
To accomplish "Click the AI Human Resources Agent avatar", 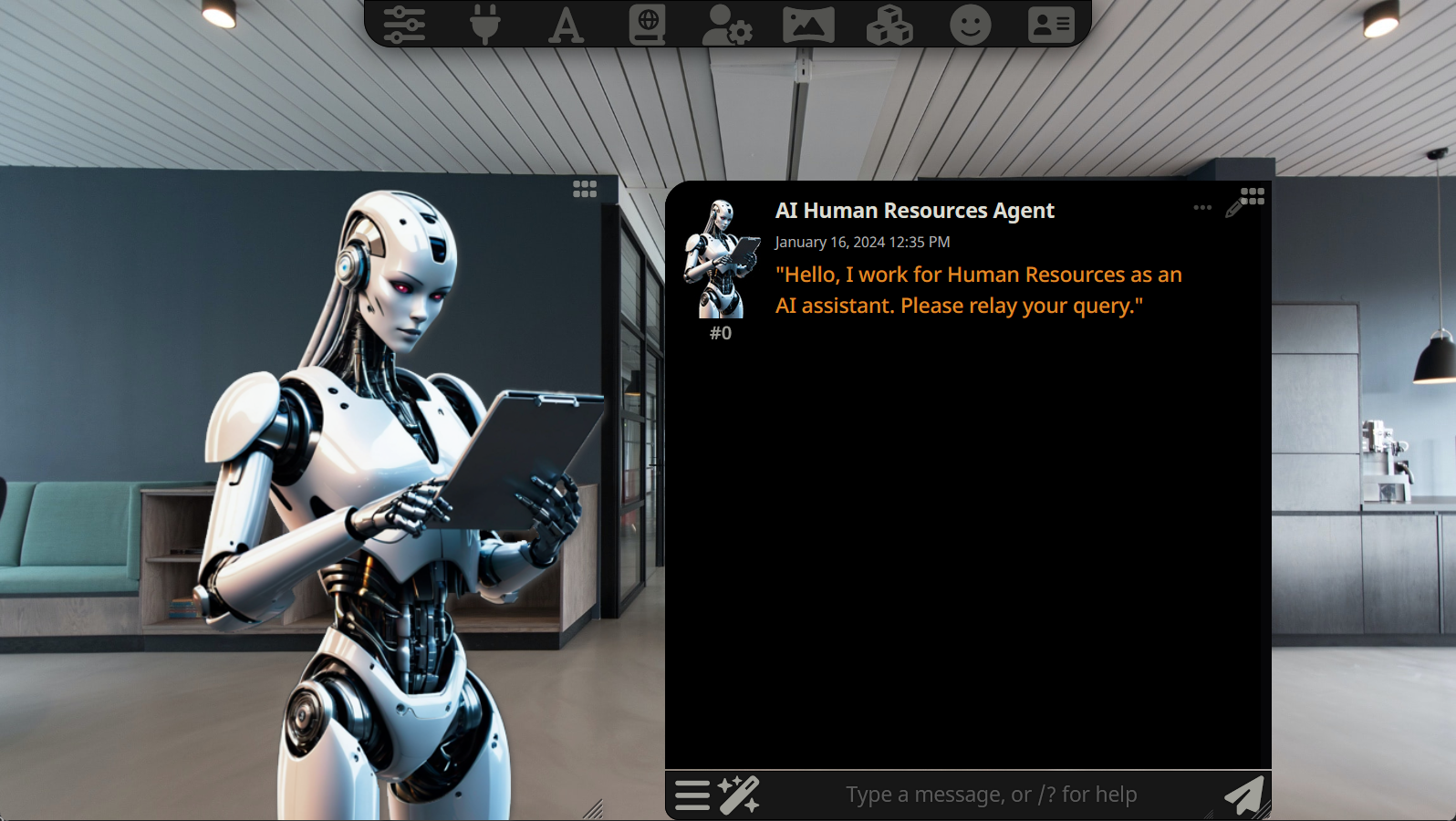I will (x=722, y=259).
